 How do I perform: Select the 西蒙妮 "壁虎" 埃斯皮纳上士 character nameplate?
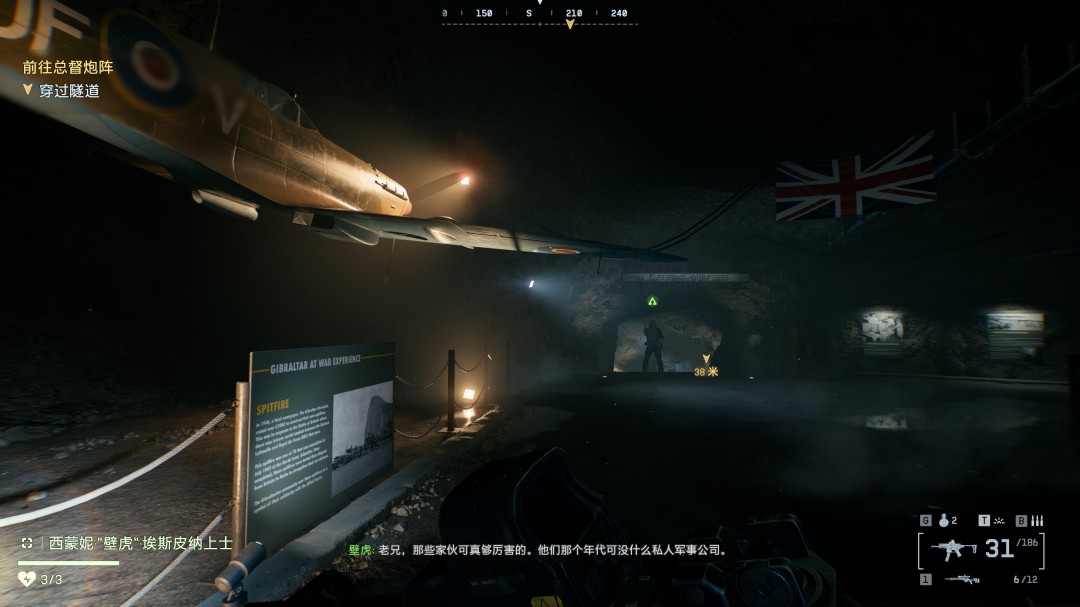pyautogui.click(x=140, y=544)
